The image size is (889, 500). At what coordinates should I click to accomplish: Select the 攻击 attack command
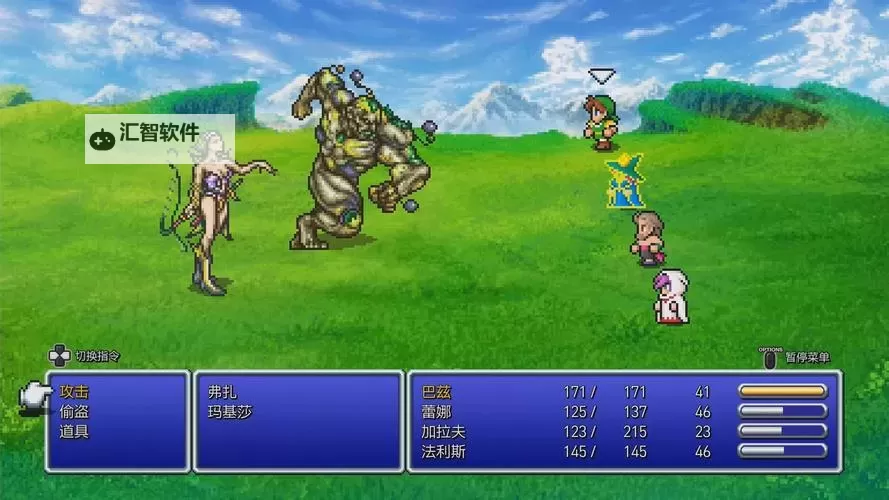pos(74,391)
